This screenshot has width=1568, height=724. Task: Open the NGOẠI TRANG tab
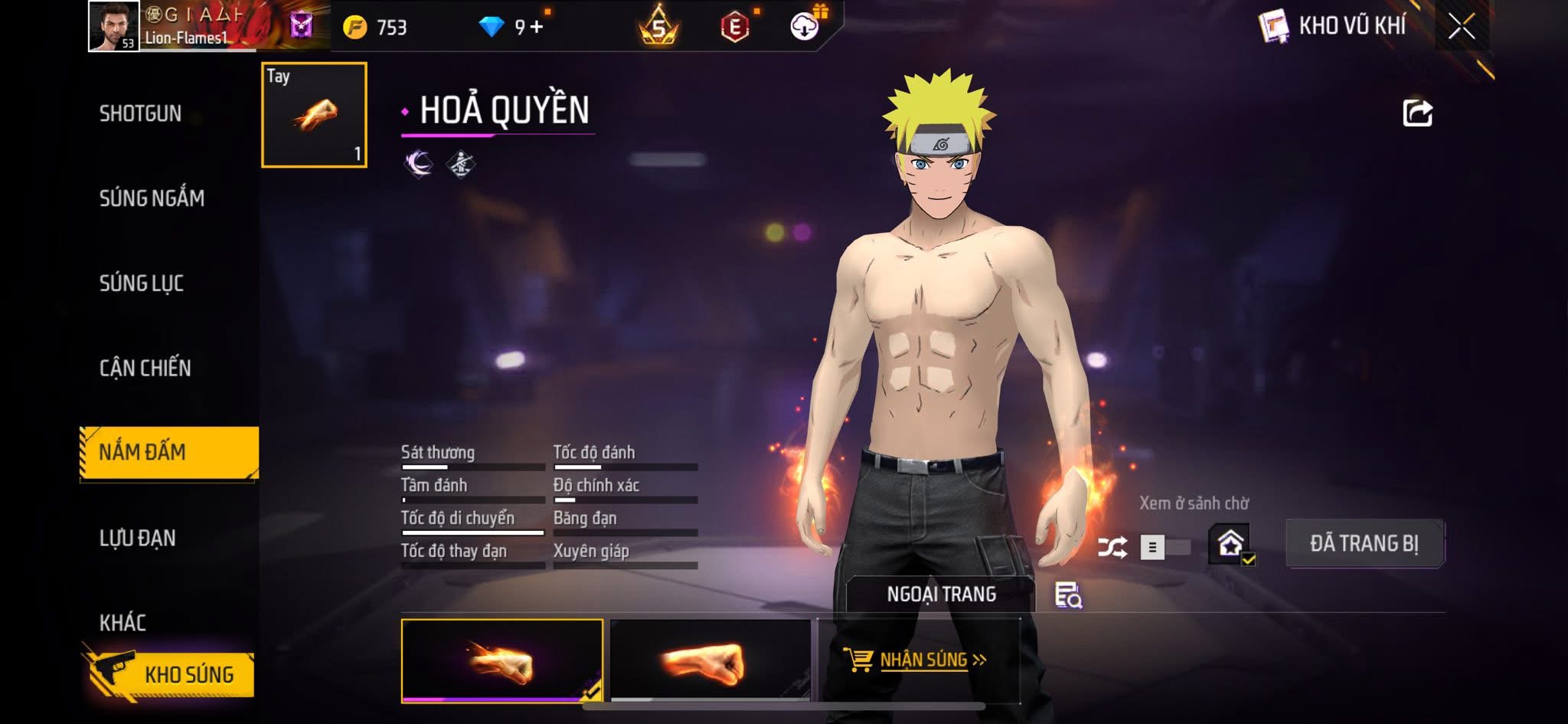pos(941,594)
